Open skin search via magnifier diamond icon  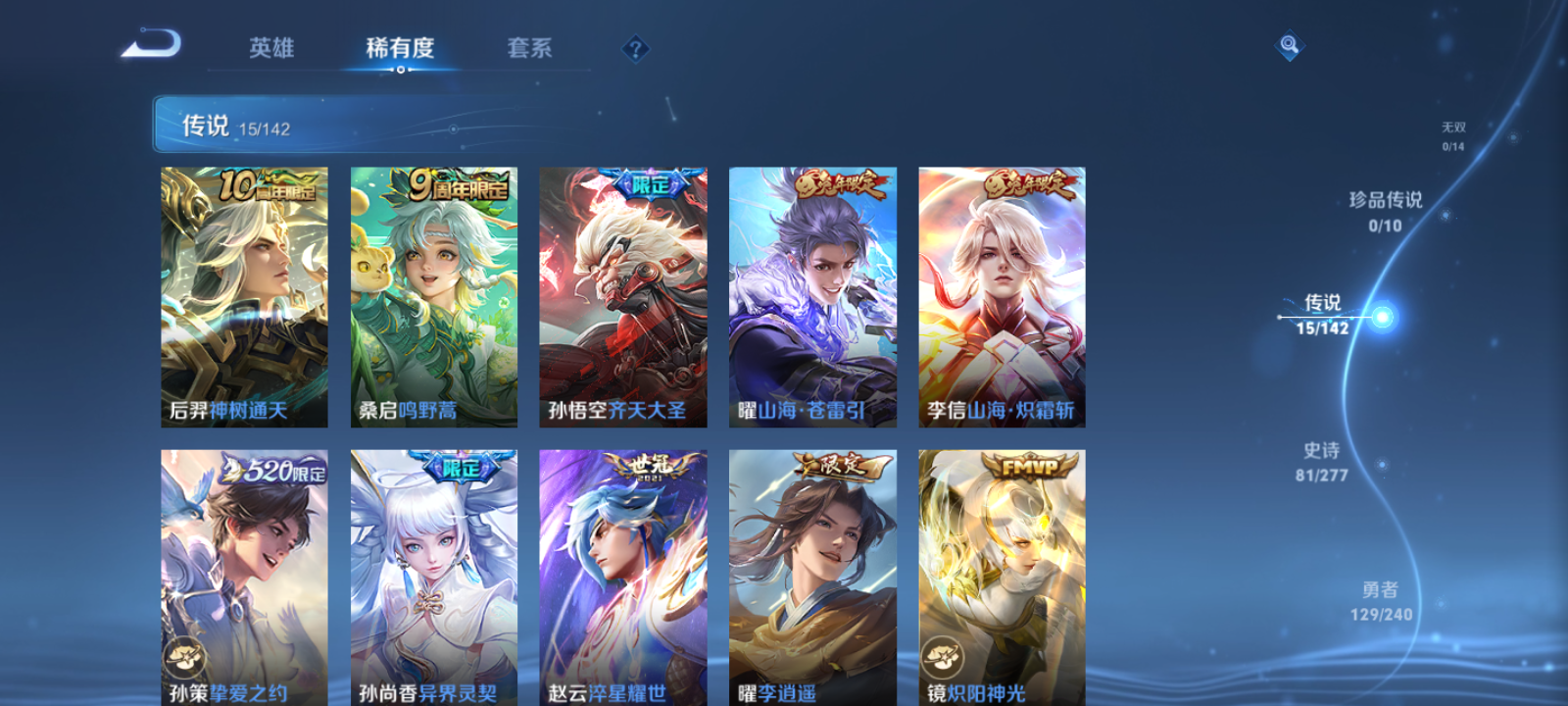pos(1289,44)
